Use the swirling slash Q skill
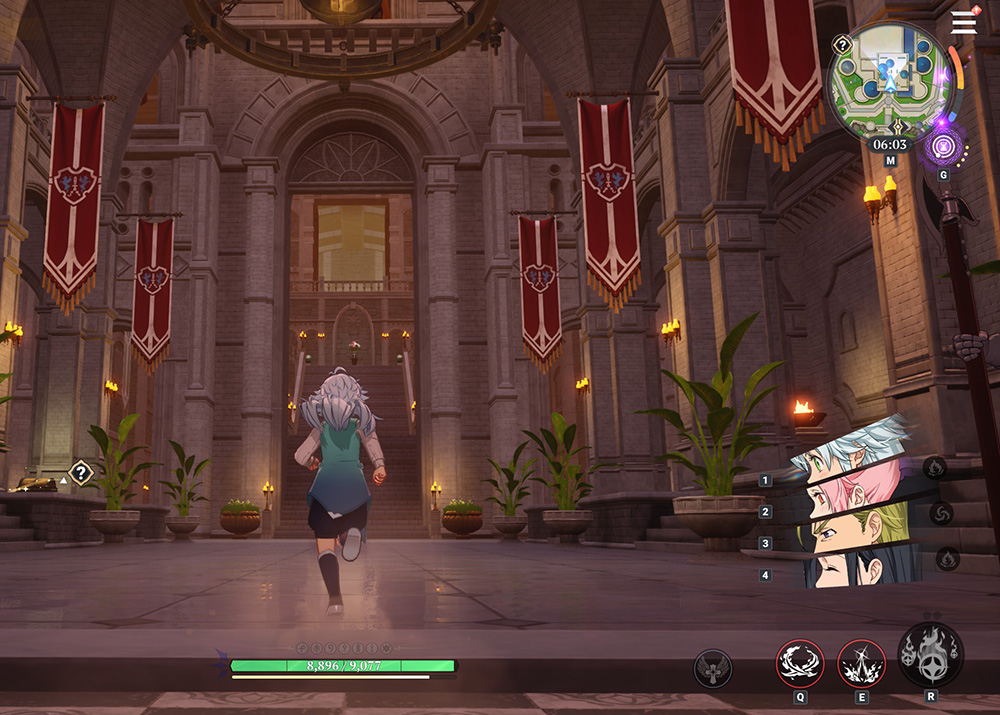Screen dimensions: 1000x715 pyautogui.click(x=800, y=663)
